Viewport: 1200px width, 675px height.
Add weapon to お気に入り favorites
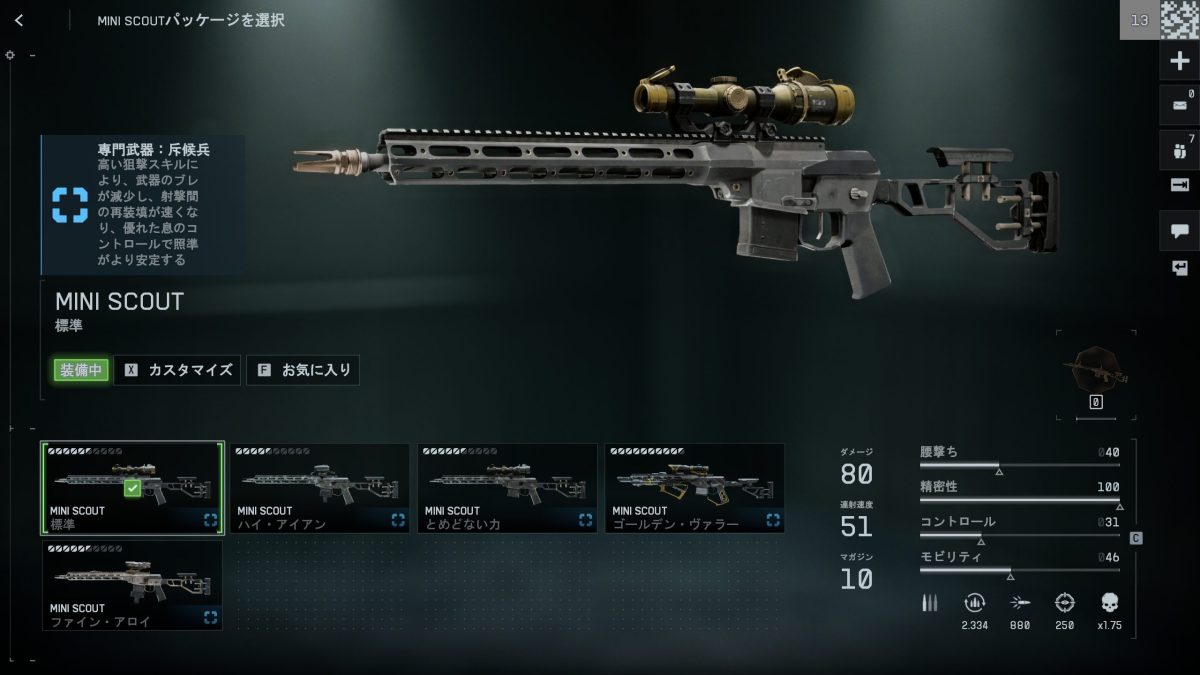[x=303, y=370]
